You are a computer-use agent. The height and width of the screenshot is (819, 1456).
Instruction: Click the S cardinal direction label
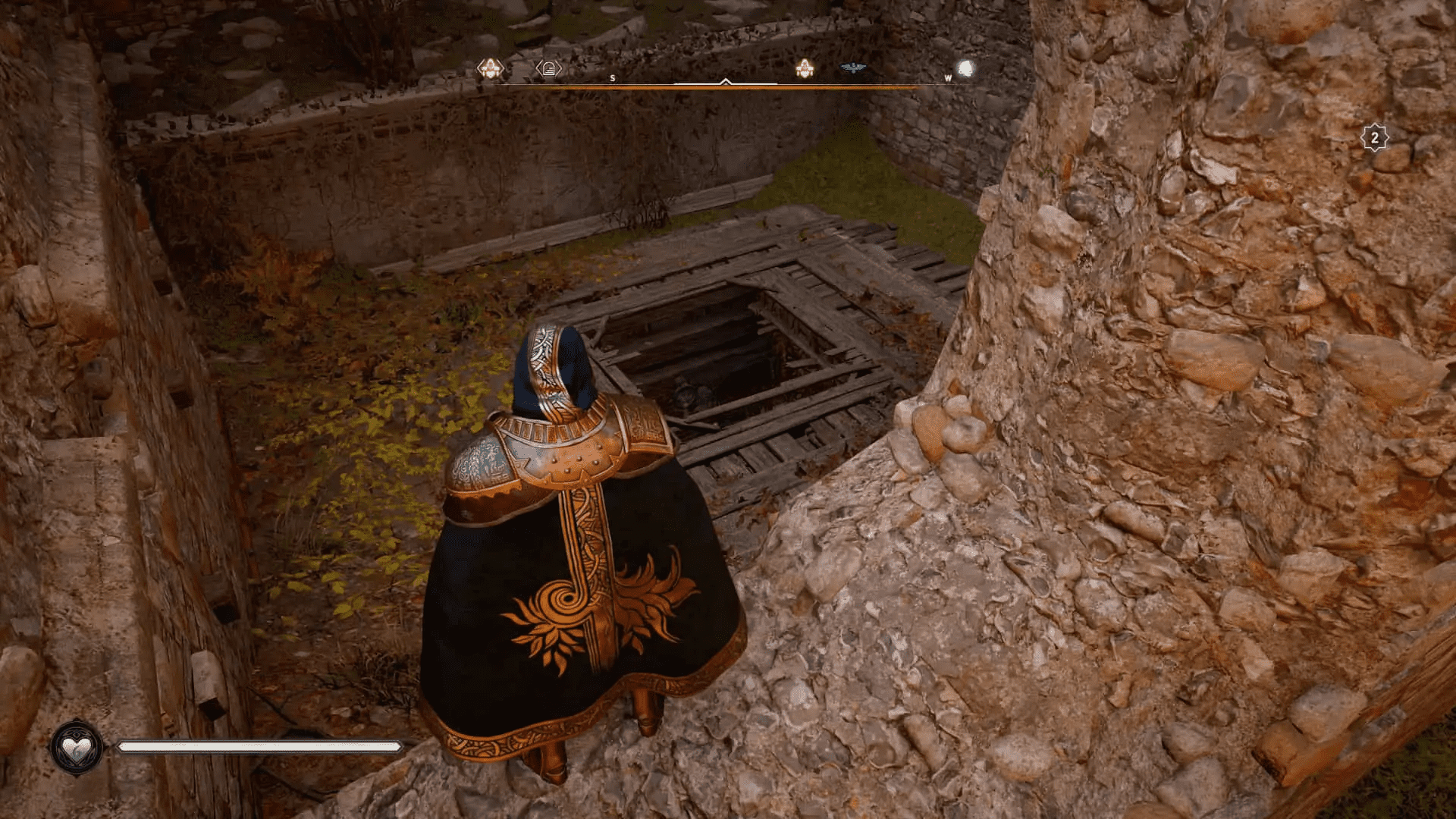tap(611, 77)
